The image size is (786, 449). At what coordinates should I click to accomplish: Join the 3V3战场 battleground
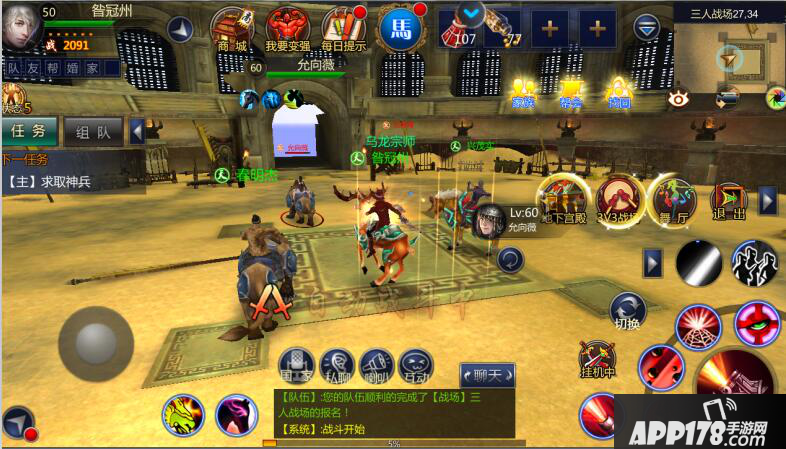[620, 197]
